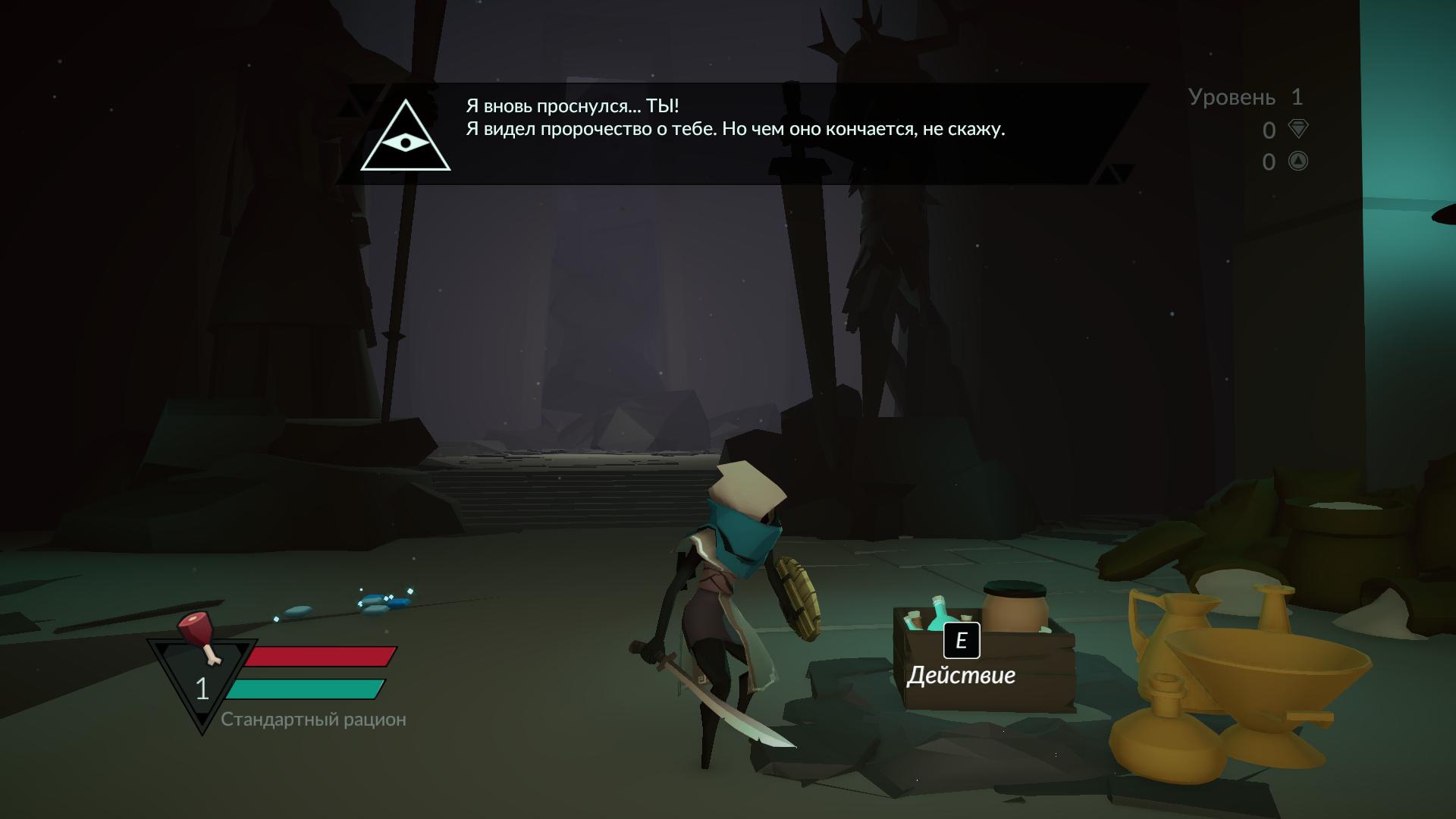Click the round token currency icon
This screenshot has width=1456, height=819.
tap(1298, 161)
